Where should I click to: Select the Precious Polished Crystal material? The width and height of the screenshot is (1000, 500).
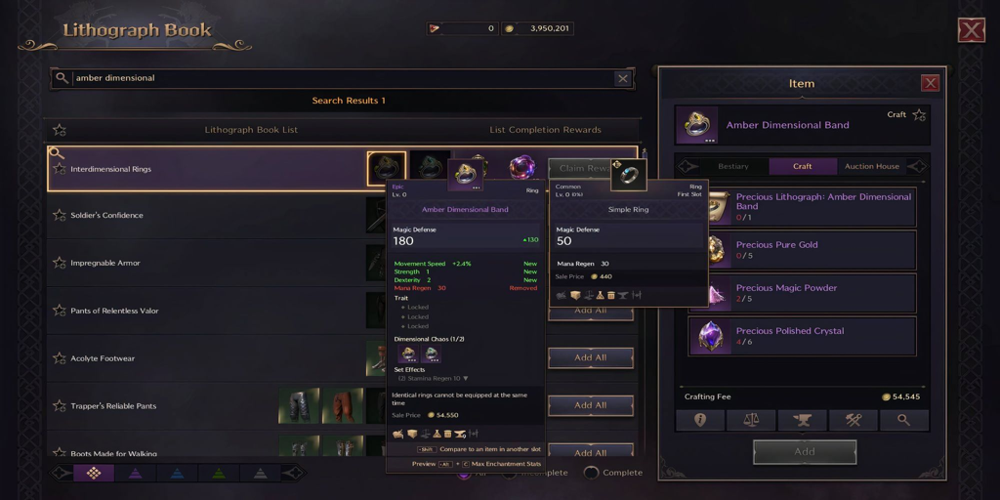pos(800,337)
